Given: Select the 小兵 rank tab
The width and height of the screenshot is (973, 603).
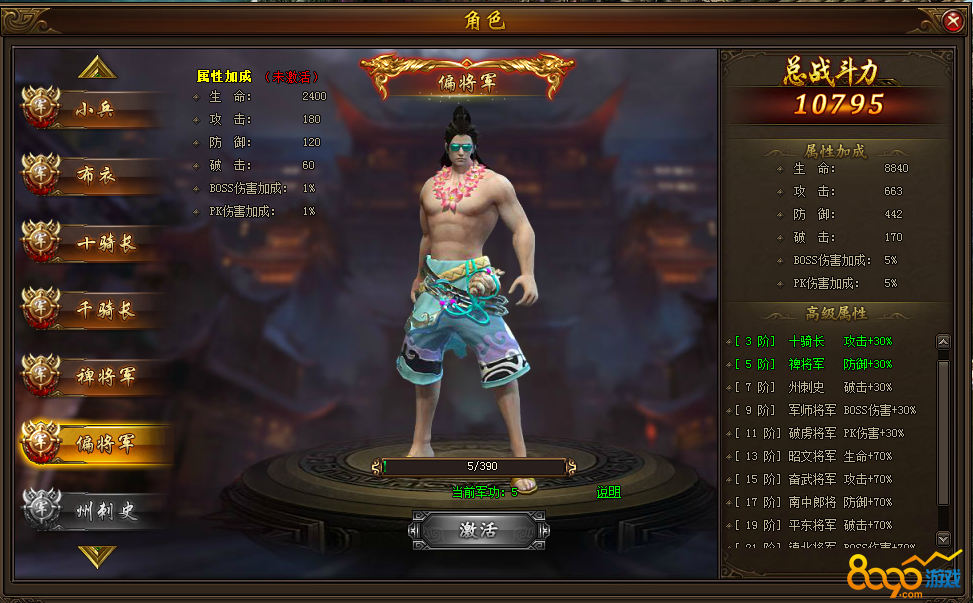Looking at the screenshot, I should (95, 109).
